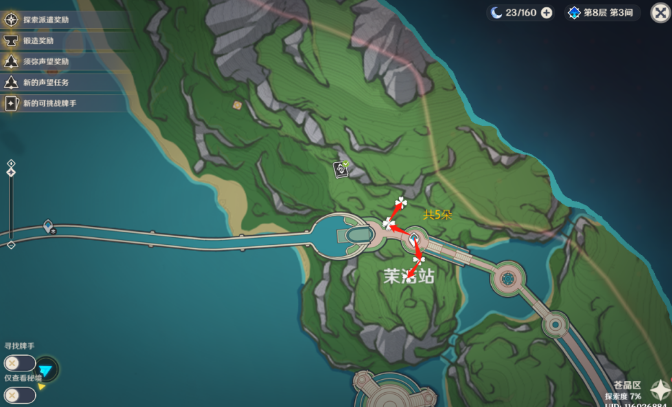Open the Spiral Abyss 第8层 第3间 indicator

click(602, 12)
